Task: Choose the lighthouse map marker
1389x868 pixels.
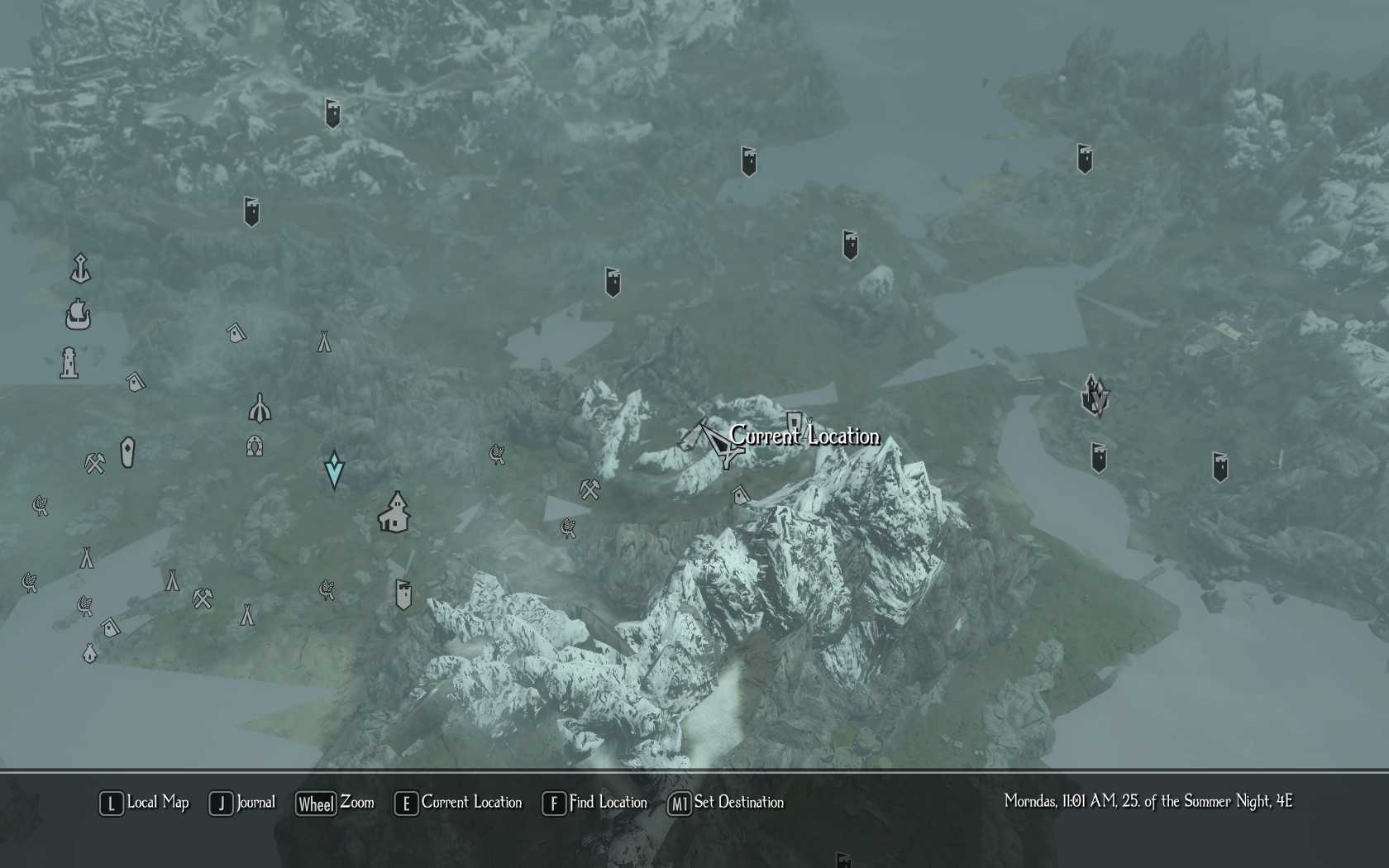Action: [69, 362]
